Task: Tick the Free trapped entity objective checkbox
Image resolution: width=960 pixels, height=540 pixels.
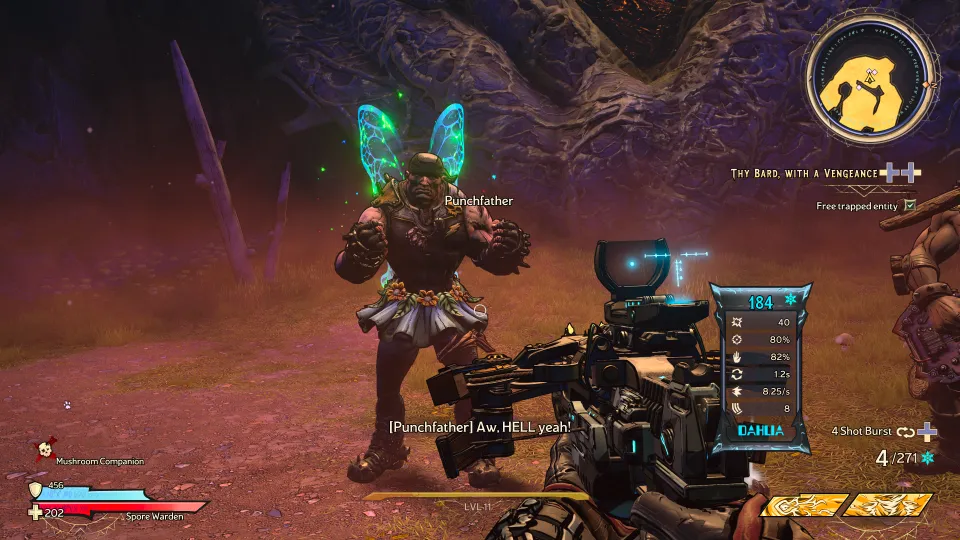Action: pos(909,205)
